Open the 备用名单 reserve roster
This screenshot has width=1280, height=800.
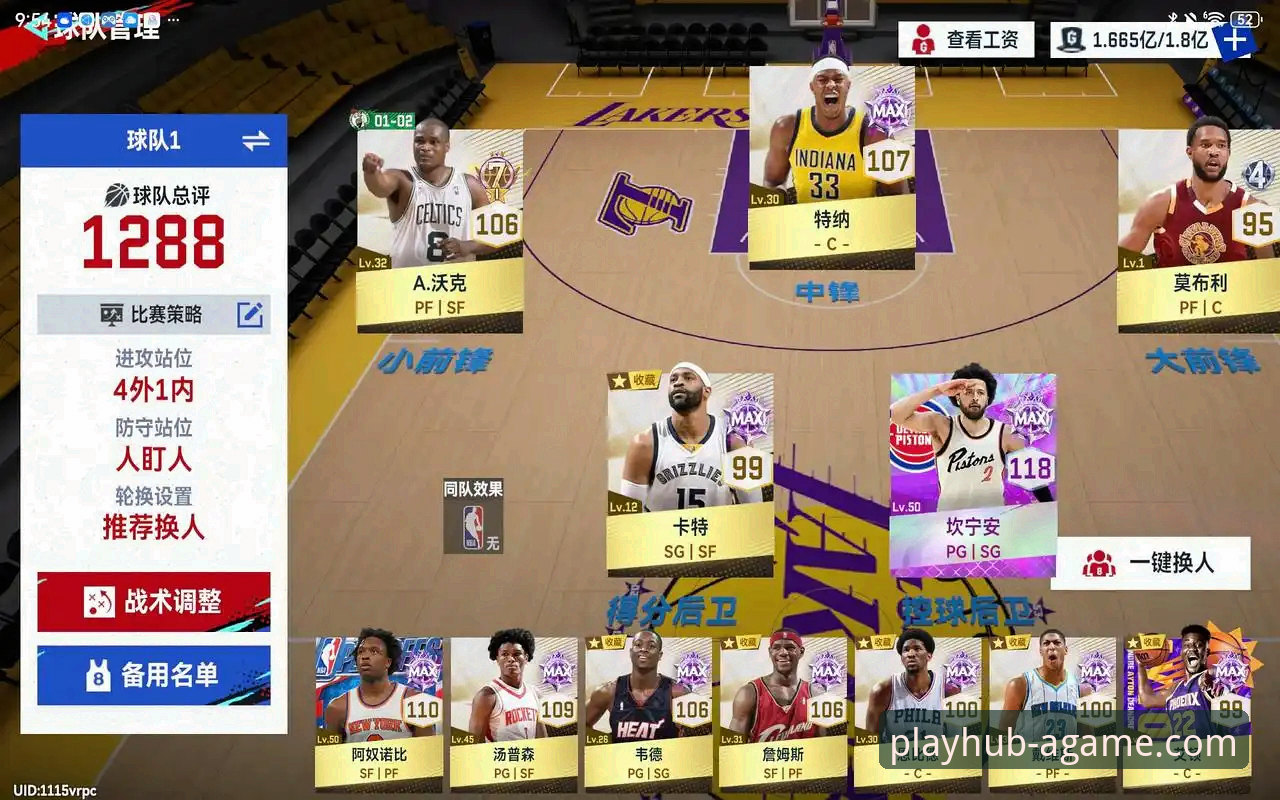coord(154,675)
